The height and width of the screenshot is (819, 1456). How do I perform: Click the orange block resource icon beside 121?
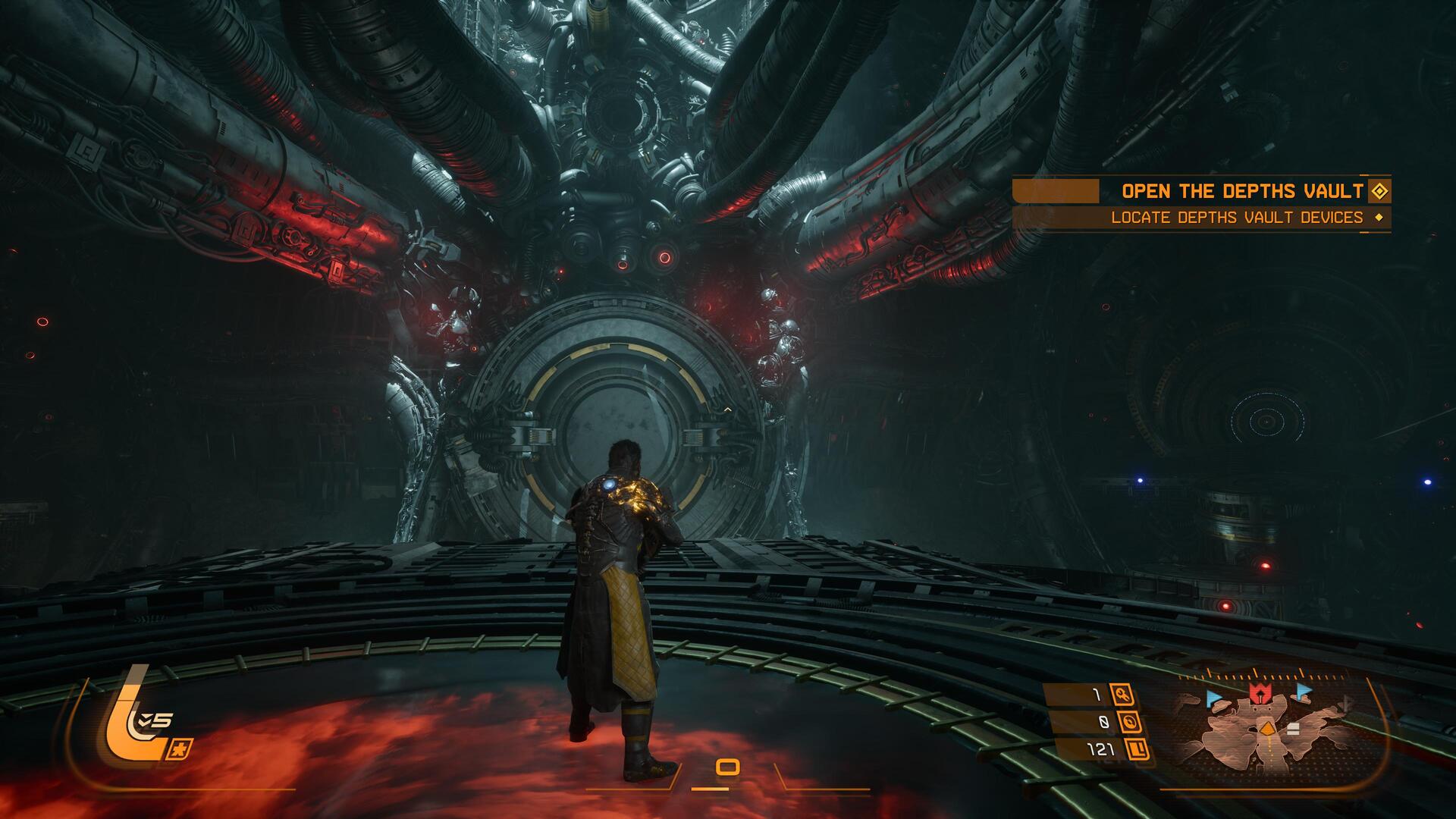(1137, 750)
